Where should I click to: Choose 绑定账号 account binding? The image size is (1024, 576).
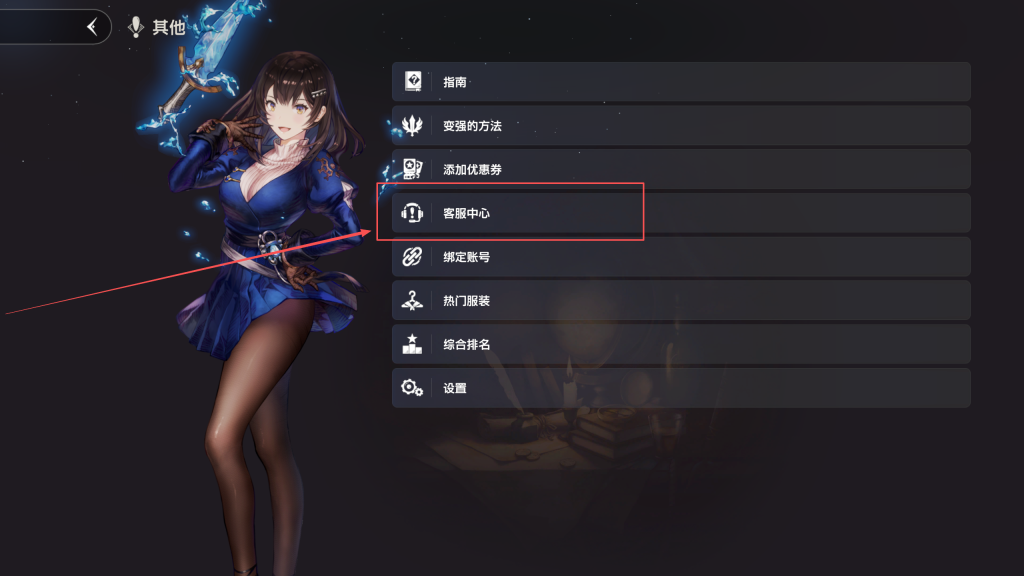680,257
